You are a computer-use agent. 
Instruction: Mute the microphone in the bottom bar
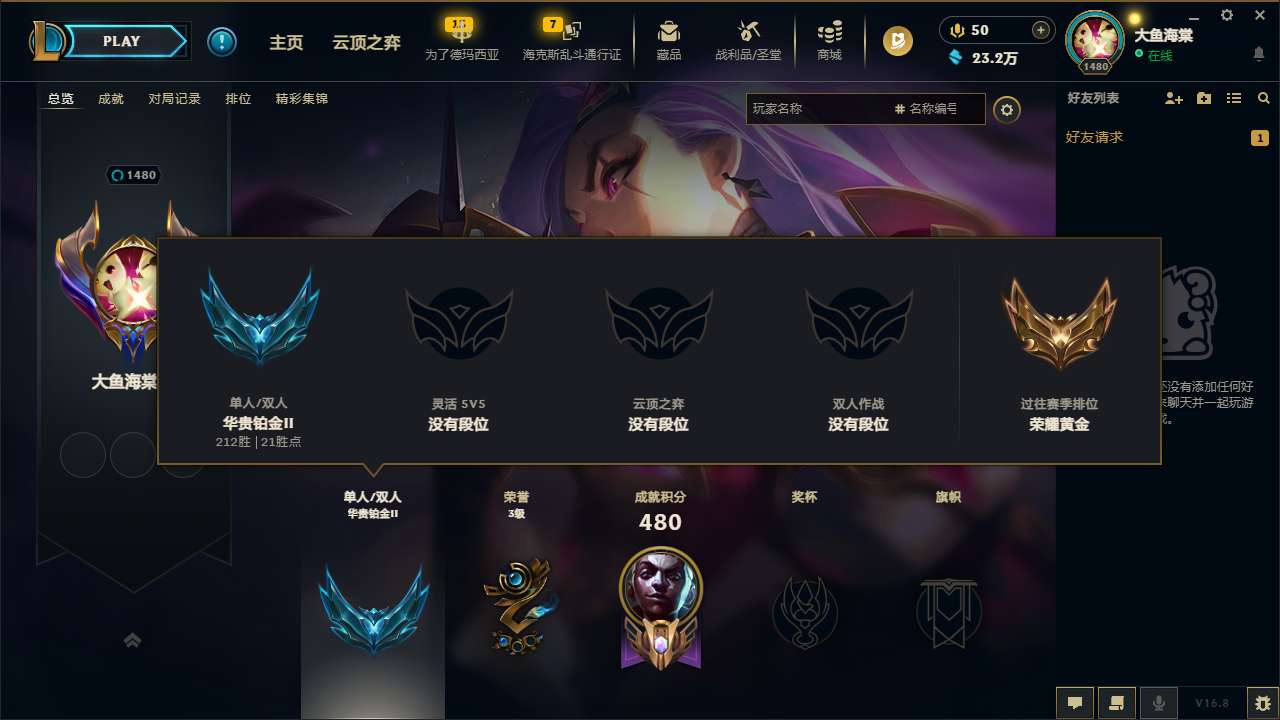pos(1160,702)
